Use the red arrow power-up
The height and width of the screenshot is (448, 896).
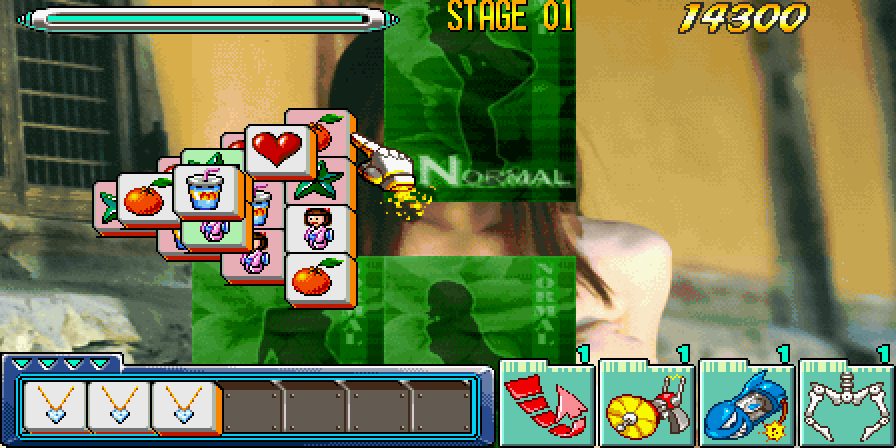(x=545, y=405)
